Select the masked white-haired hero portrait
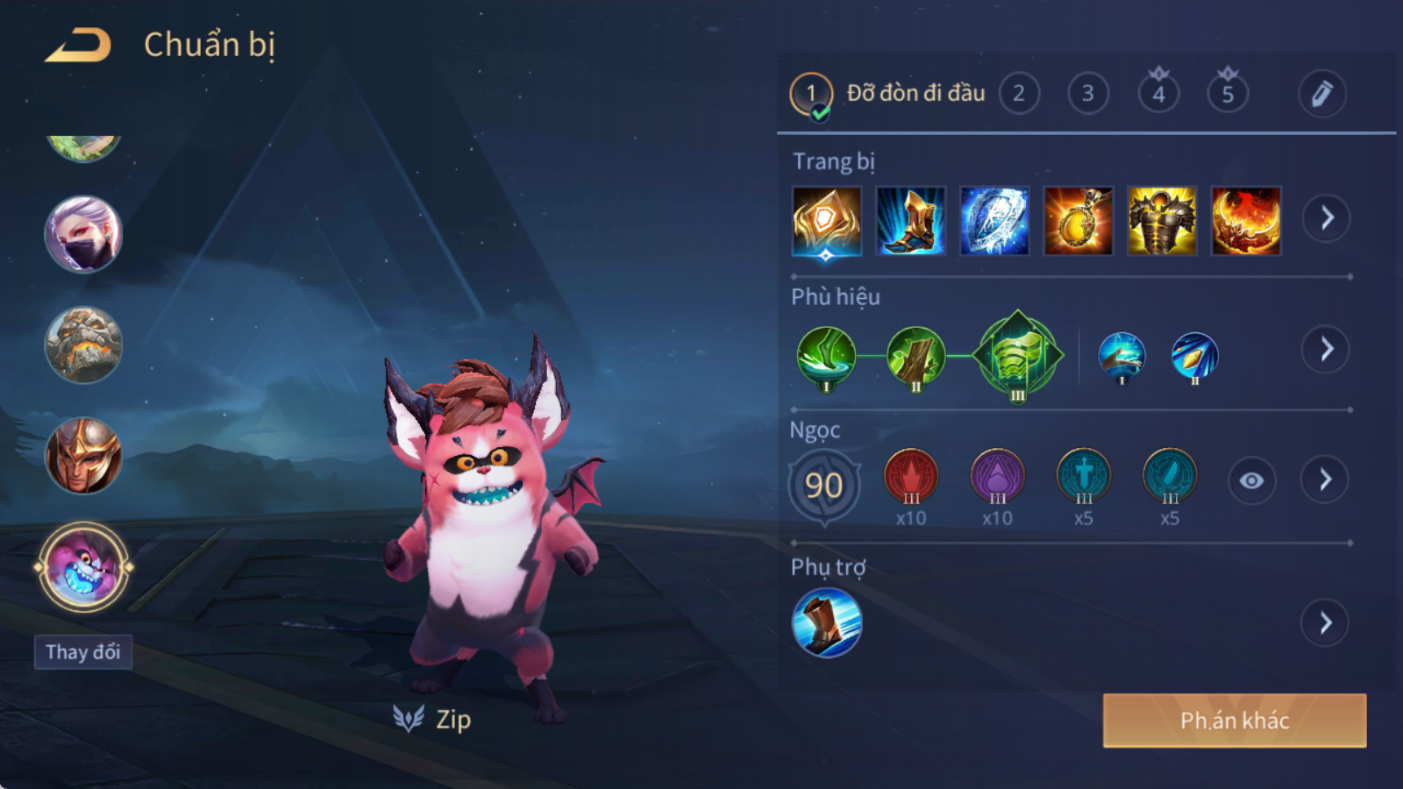 click(x=83, y=234)
